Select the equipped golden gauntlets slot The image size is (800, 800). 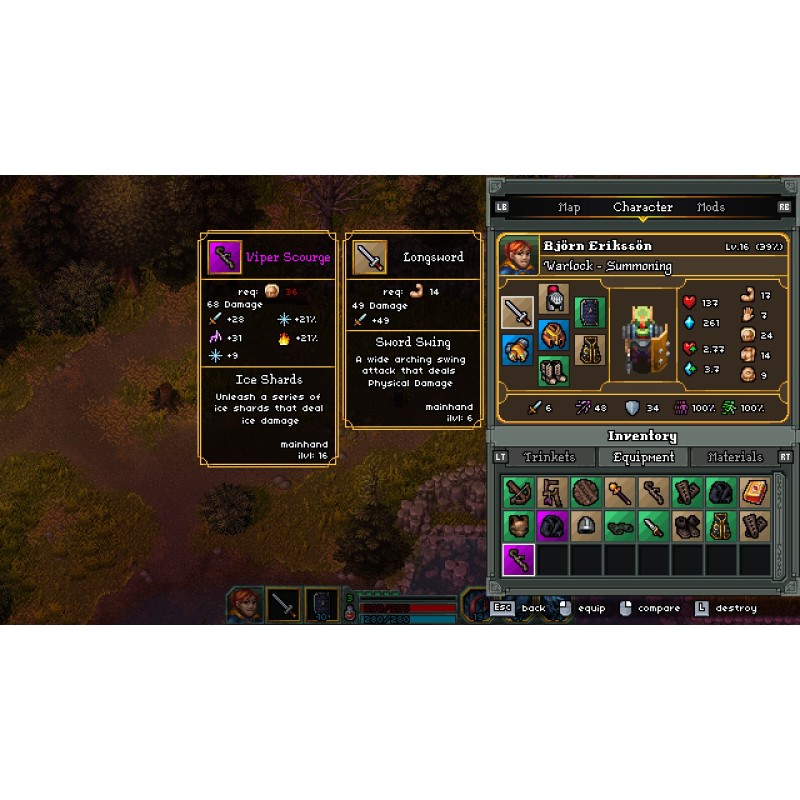517,350
